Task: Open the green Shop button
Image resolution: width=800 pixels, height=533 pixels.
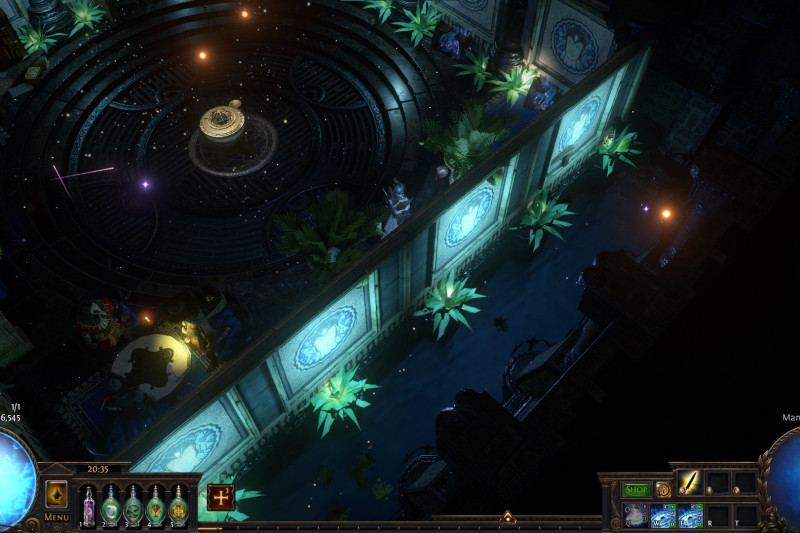Action: click(x=636, y=490)
